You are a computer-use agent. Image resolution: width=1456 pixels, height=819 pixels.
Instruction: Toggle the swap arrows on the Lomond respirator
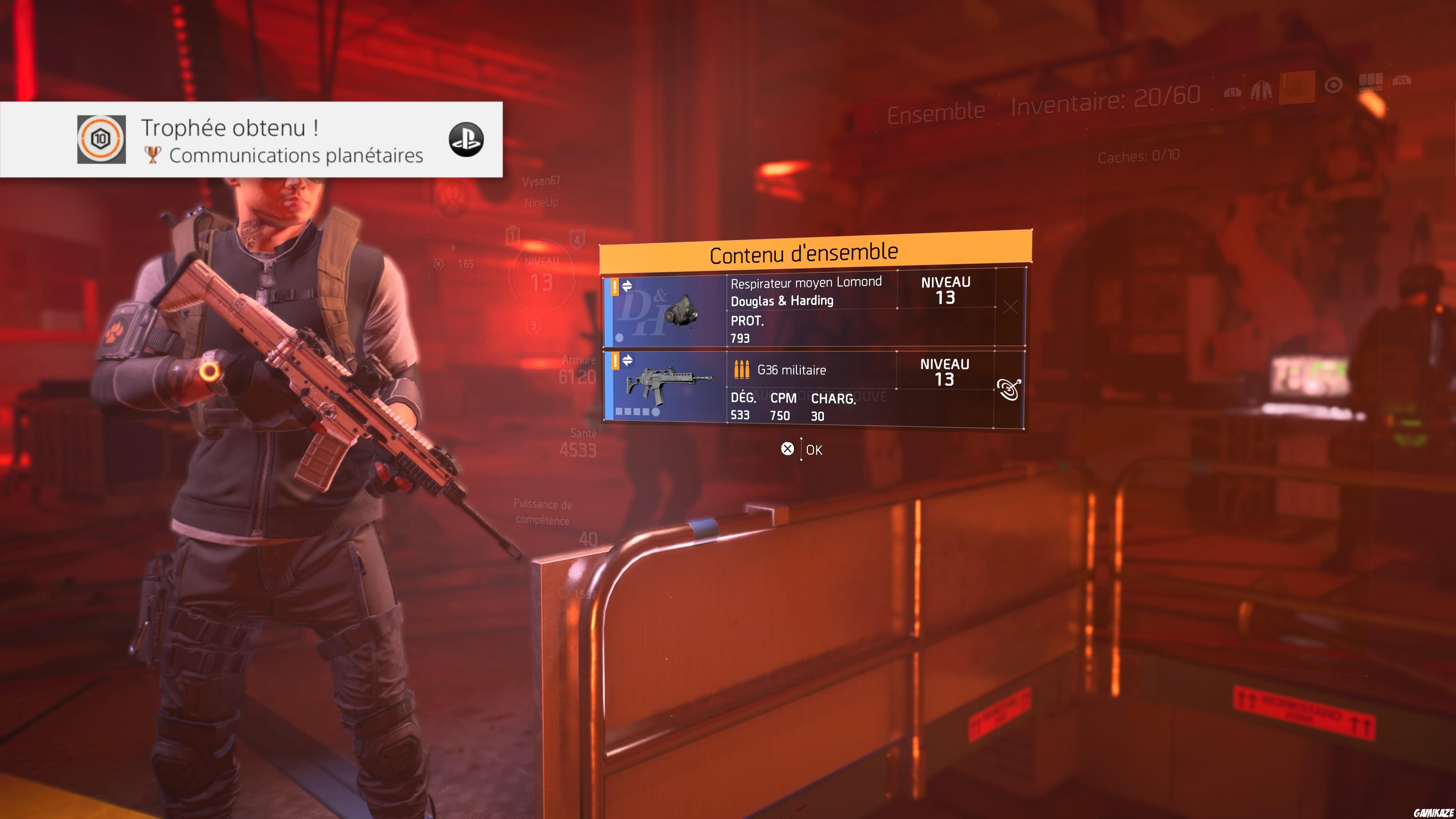pyautogui.click(x=628, y=286)
